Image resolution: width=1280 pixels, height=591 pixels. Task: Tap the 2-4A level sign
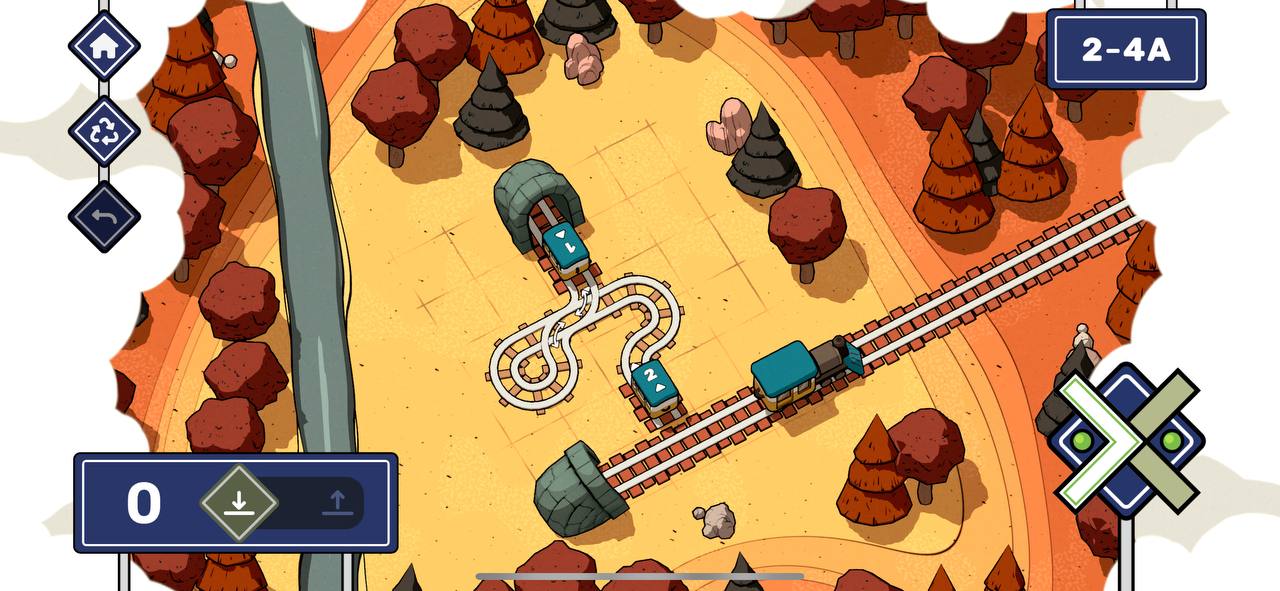(x=1126, y=49)
